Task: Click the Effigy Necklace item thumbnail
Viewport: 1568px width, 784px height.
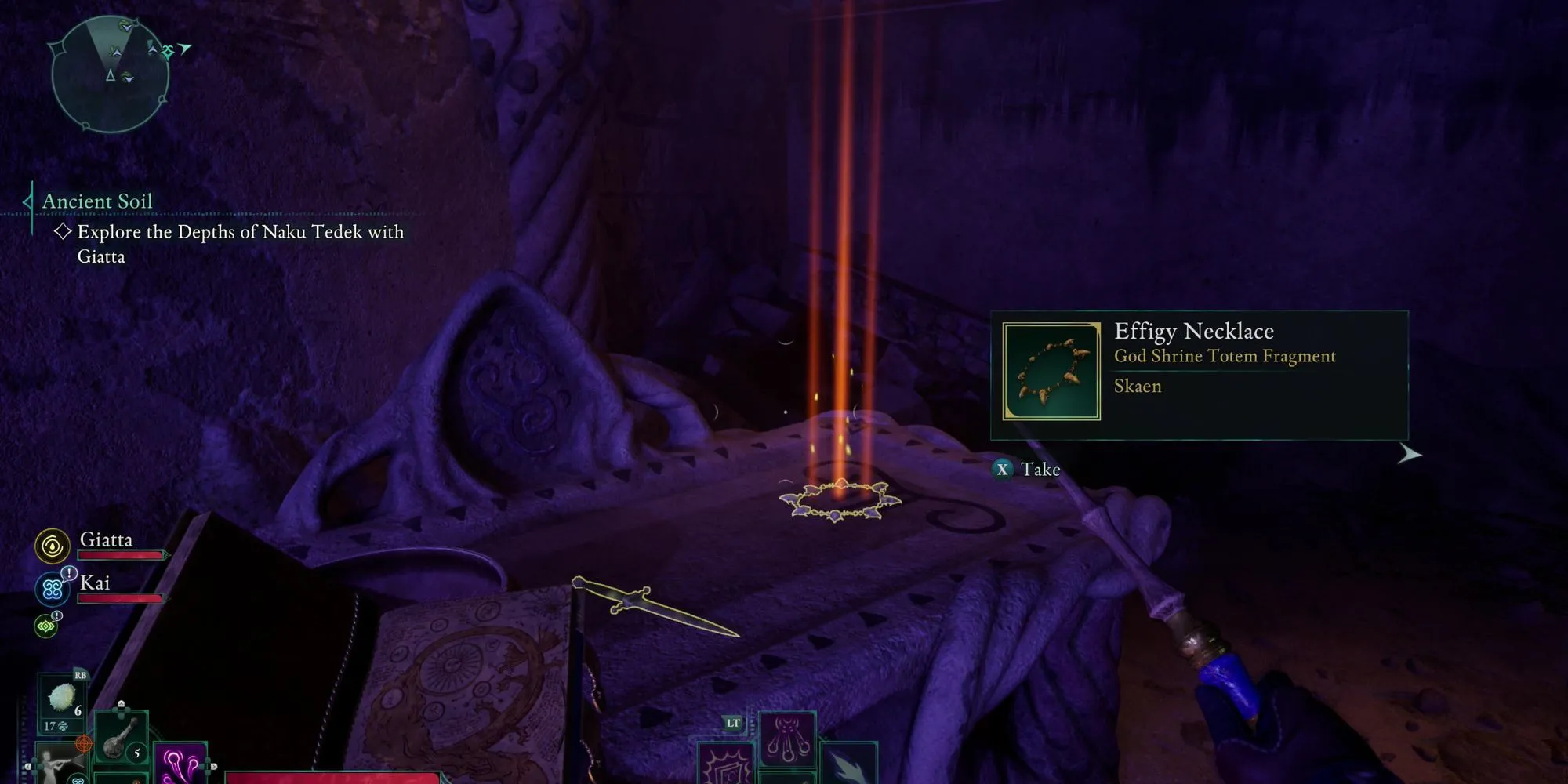Action: coord(1051,372)
